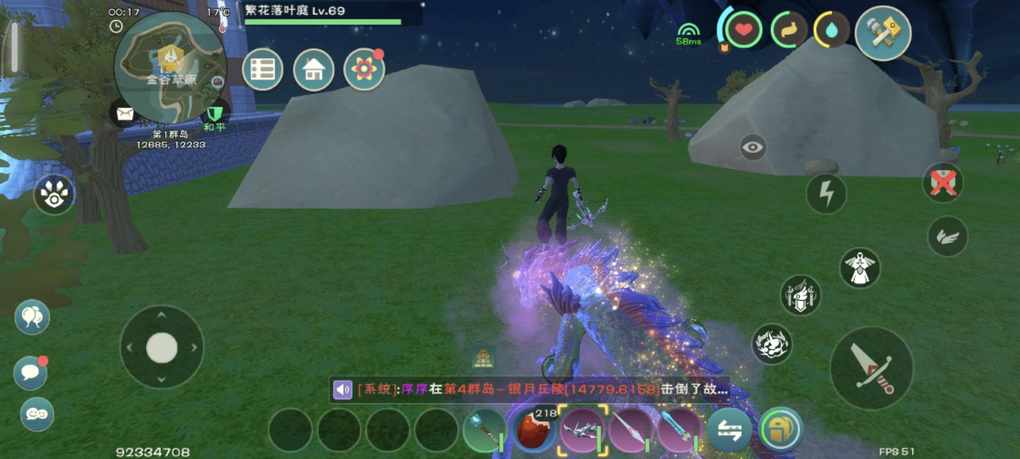Open the list menu button
This screenshot has height=459, width=1020.
(263, 69)
